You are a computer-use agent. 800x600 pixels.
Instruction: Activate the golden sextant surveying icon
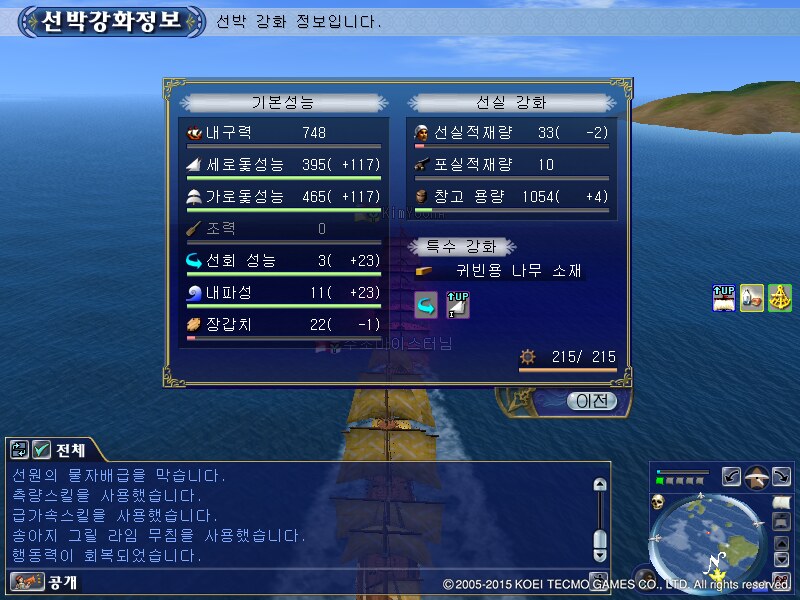[780, 297]
